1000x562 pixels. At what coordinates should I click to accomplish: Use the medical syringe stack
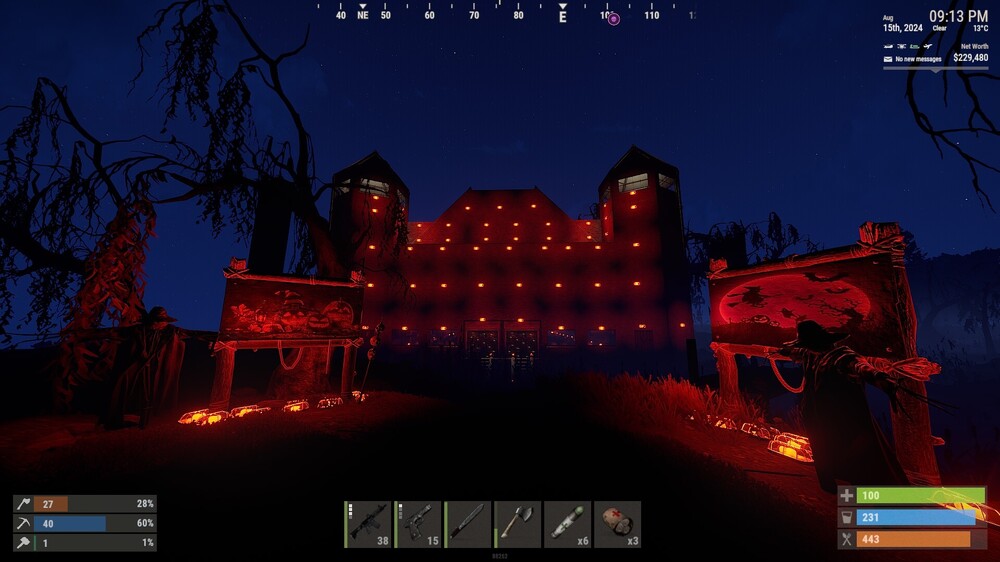click(x=568, y=524)
